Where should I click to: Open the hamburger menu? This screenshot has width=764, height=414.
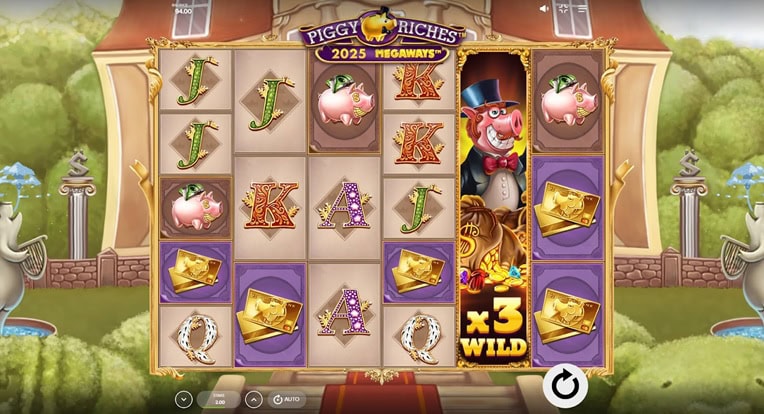click(581, 8)
